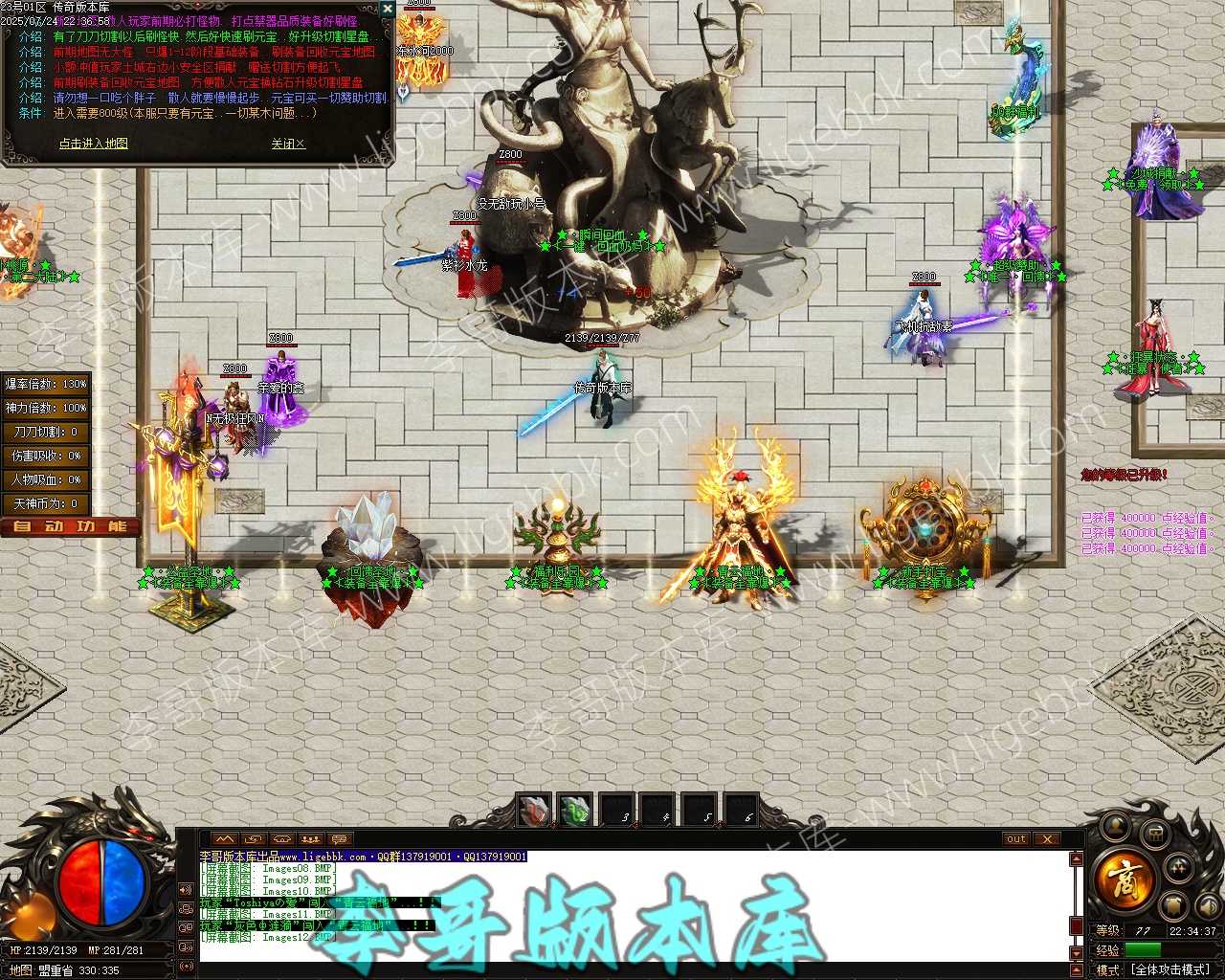Choose the 关闭 link in the dialog
This screenshot has height=980, width=1225.
(287, 144)
